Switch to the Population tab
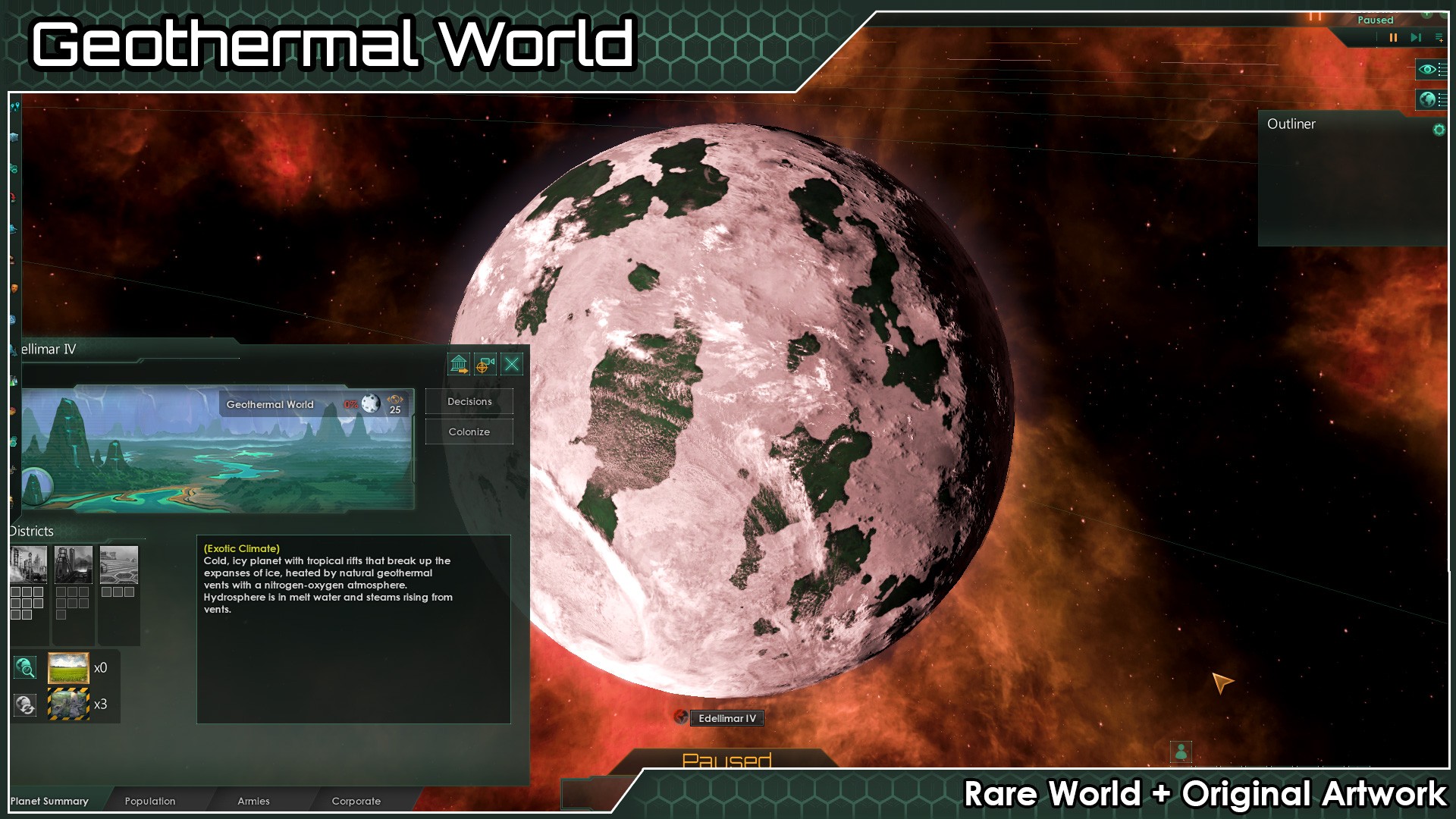1456x819 pixels. (x=149, y=801)
